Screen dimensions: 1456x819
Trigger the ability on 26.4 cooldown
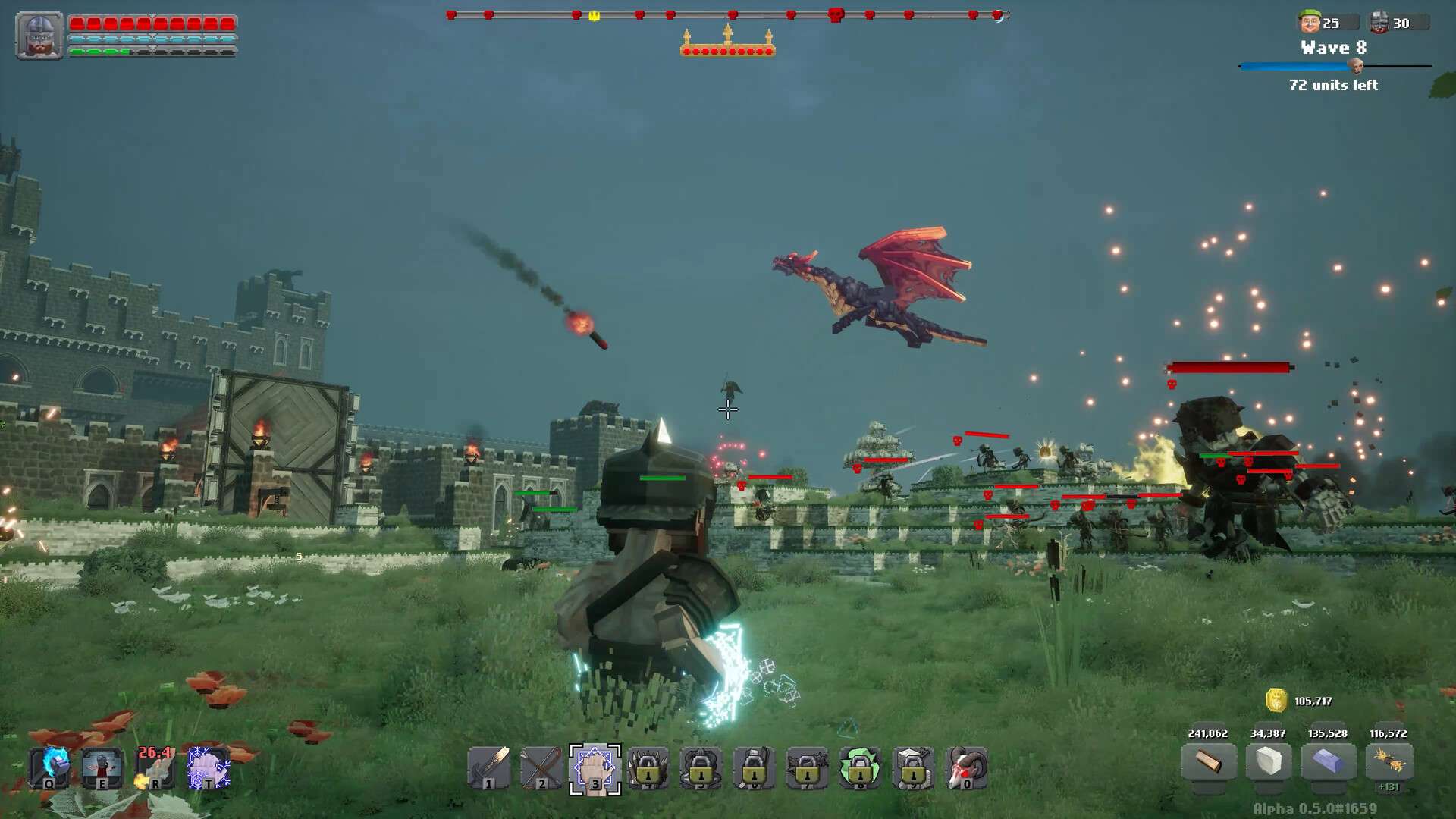[x=155, y=767]
